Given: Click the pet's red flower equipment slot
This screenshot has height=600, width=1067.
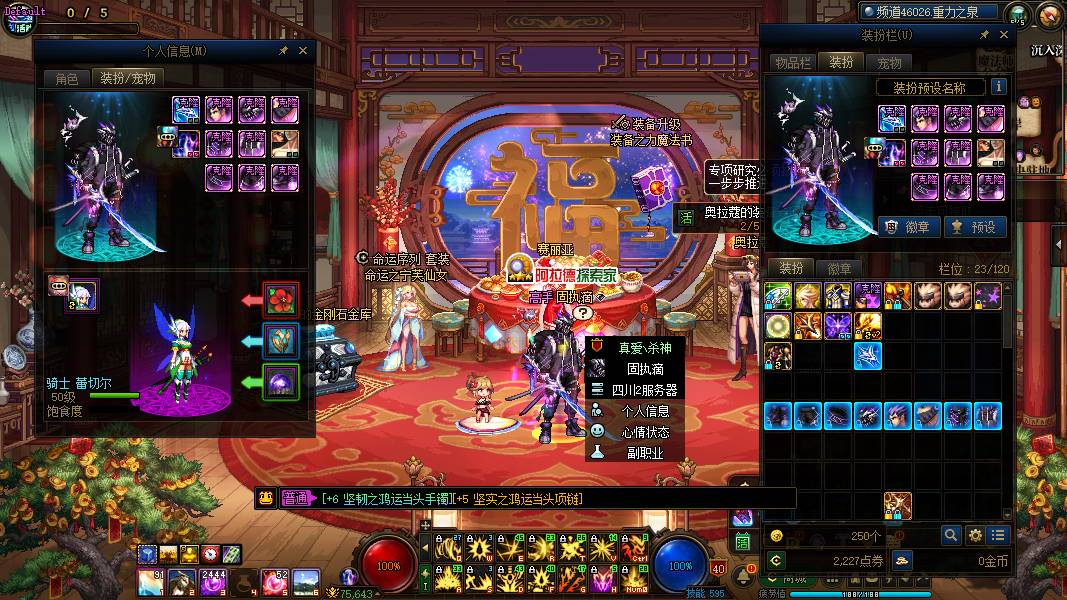Looking at the screenshot, I should point(281,299).
